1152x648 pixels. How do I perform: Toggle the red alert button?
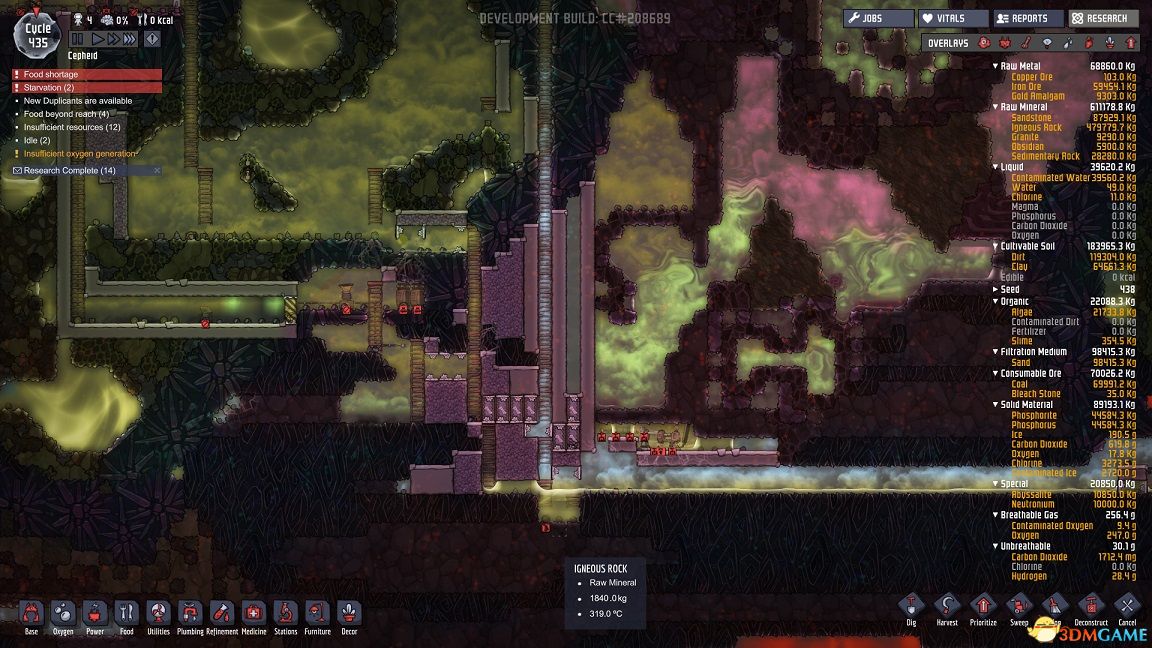(152, 39)
